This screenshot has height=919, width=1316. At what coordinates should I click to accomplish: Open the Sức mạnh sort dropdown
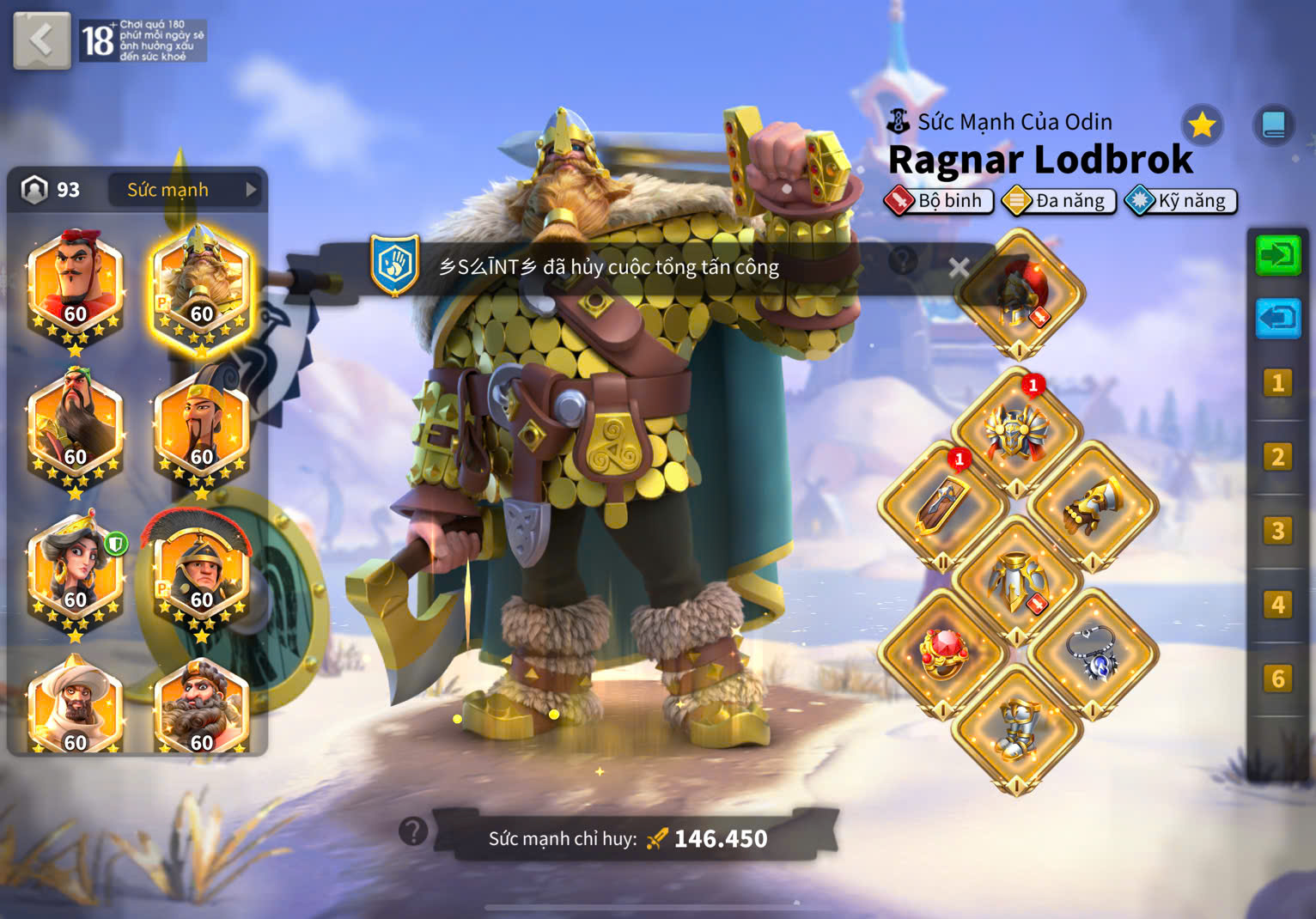[184, 190]
